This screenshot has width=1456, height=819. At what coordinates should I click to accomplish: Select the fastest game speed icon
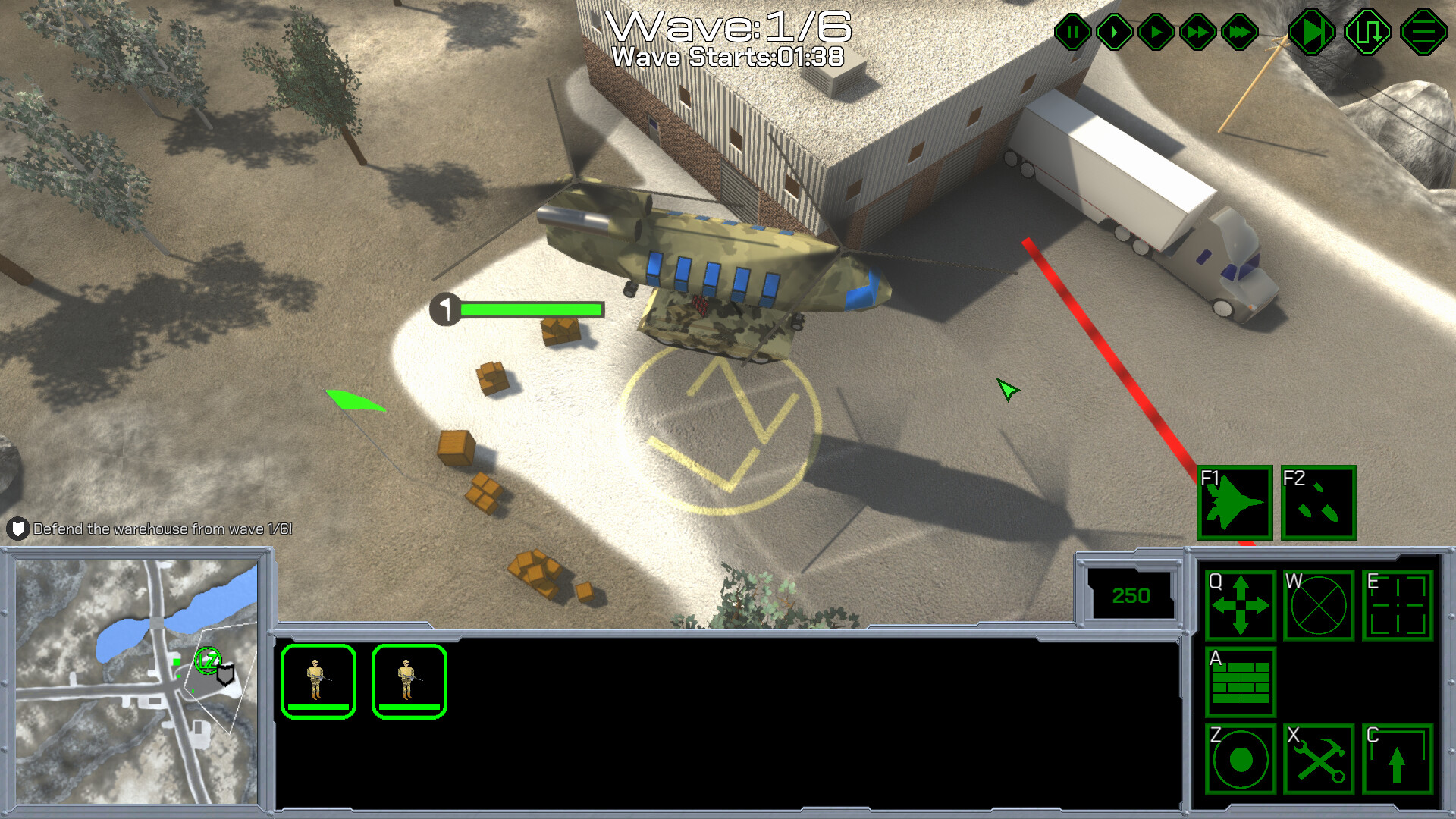click(1237, 32)
